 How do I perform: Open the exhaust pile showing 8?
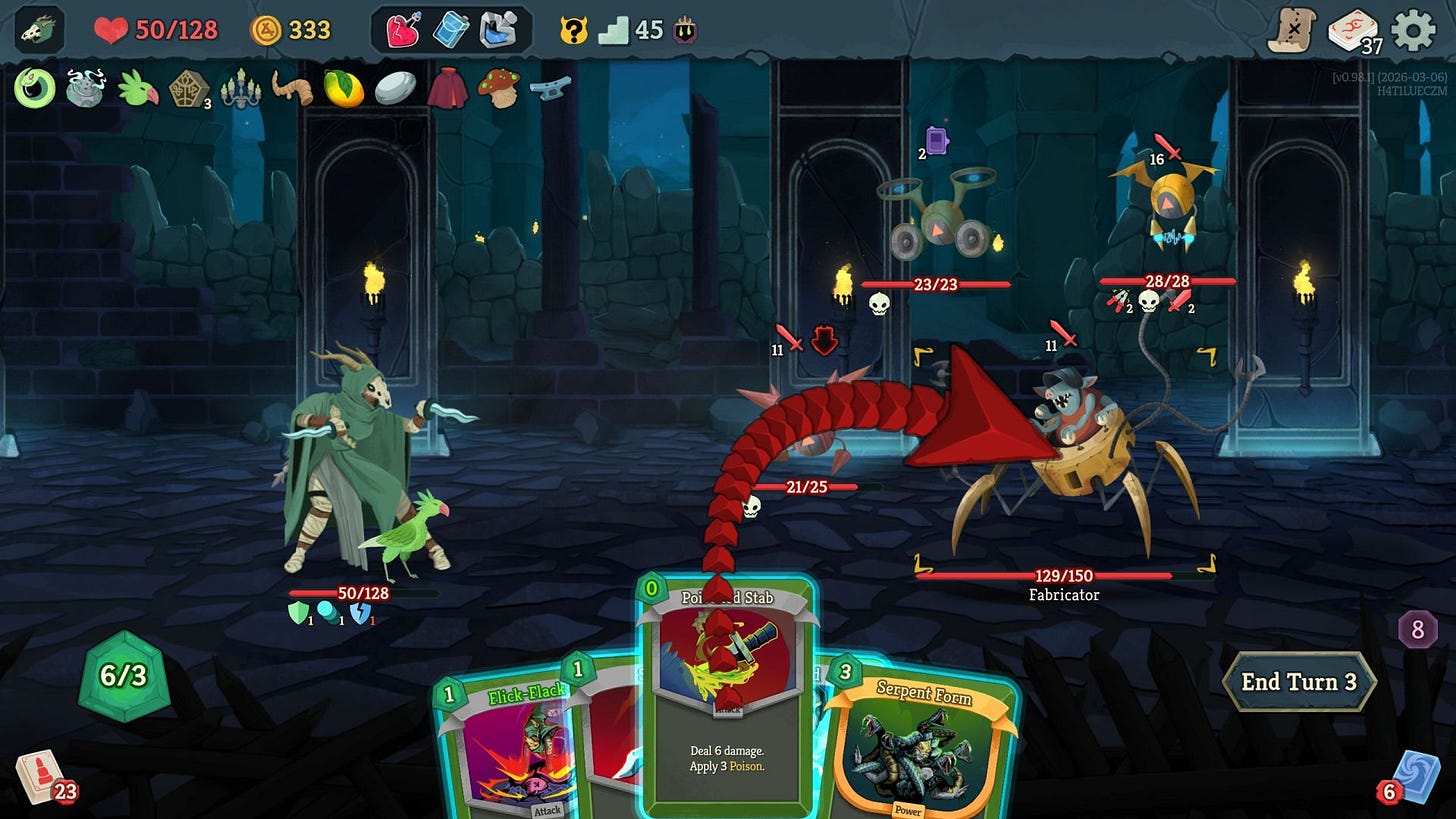point(1417,628)
